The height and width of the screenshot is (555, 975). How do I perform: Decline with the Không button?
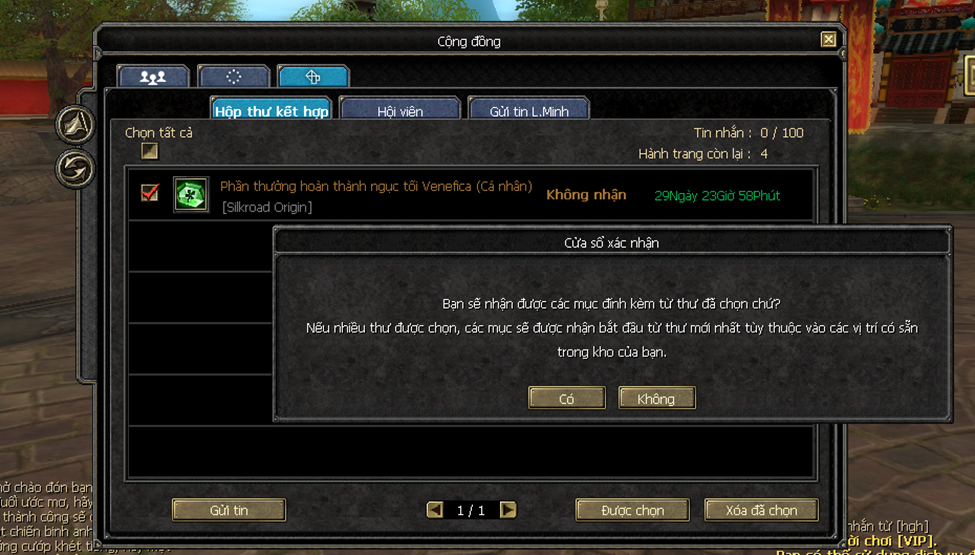point(656,398)
